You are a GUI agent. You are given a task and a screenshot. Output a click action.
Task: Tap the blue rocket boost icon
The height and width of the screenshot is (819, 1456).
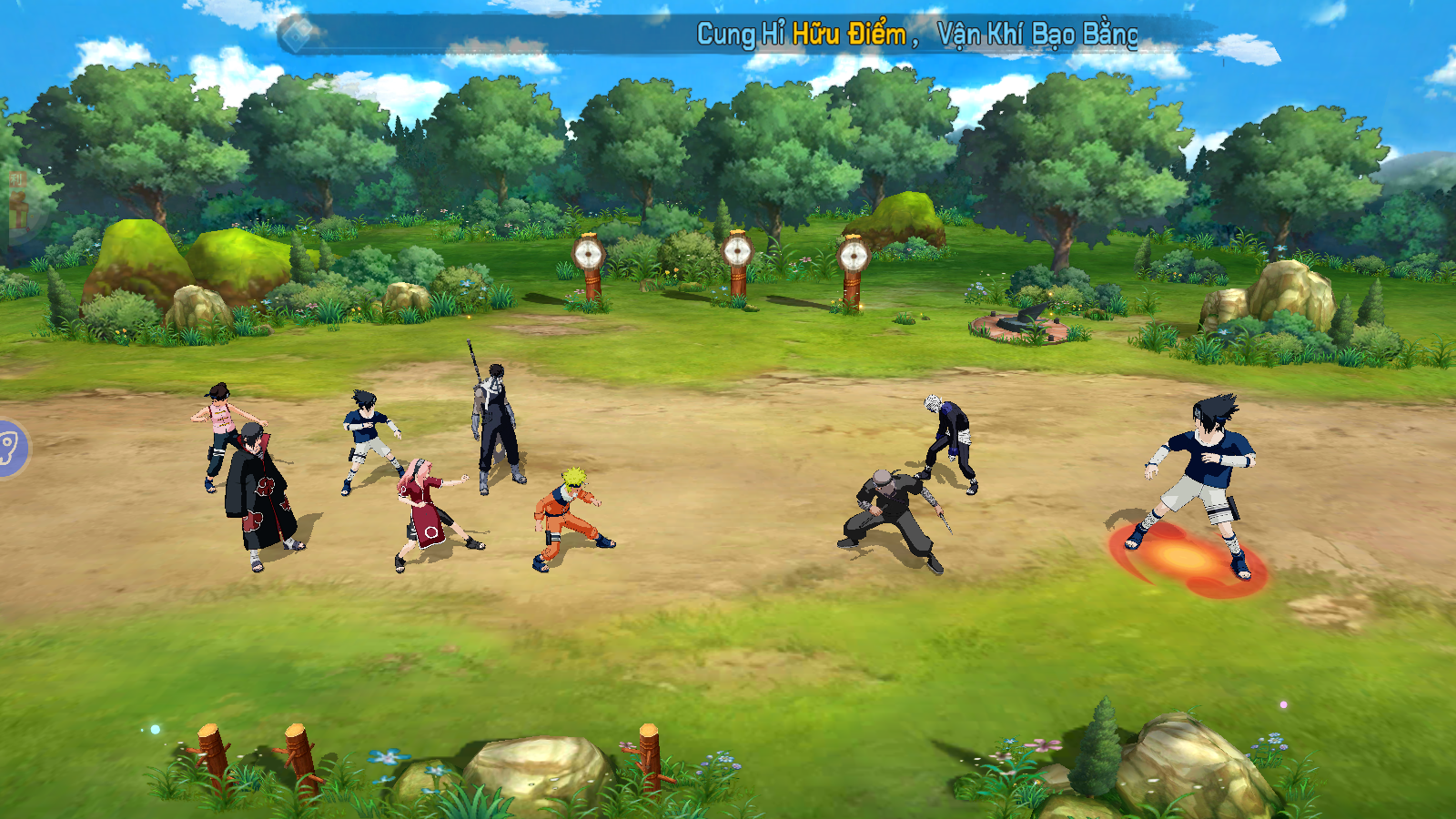point(11,448)
